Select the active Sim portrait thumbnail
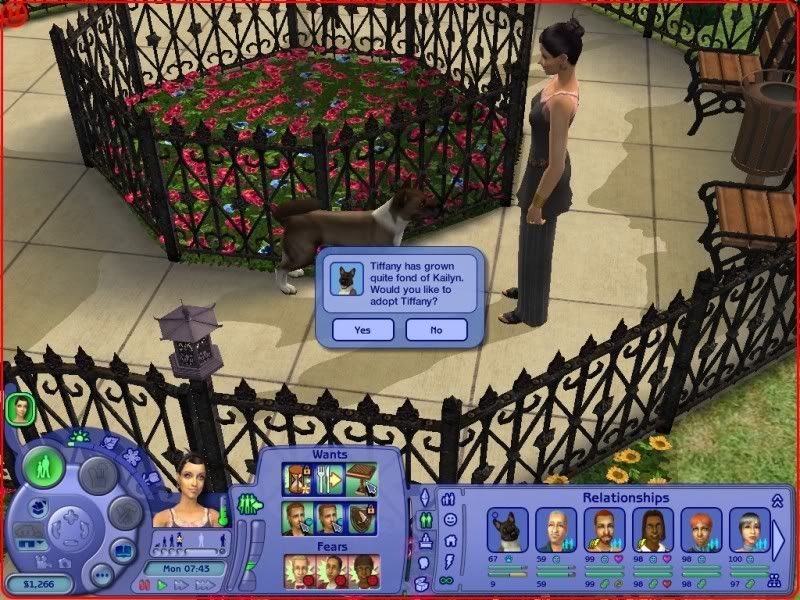This screenshot has height=600, width=800. tap(19, 407)
